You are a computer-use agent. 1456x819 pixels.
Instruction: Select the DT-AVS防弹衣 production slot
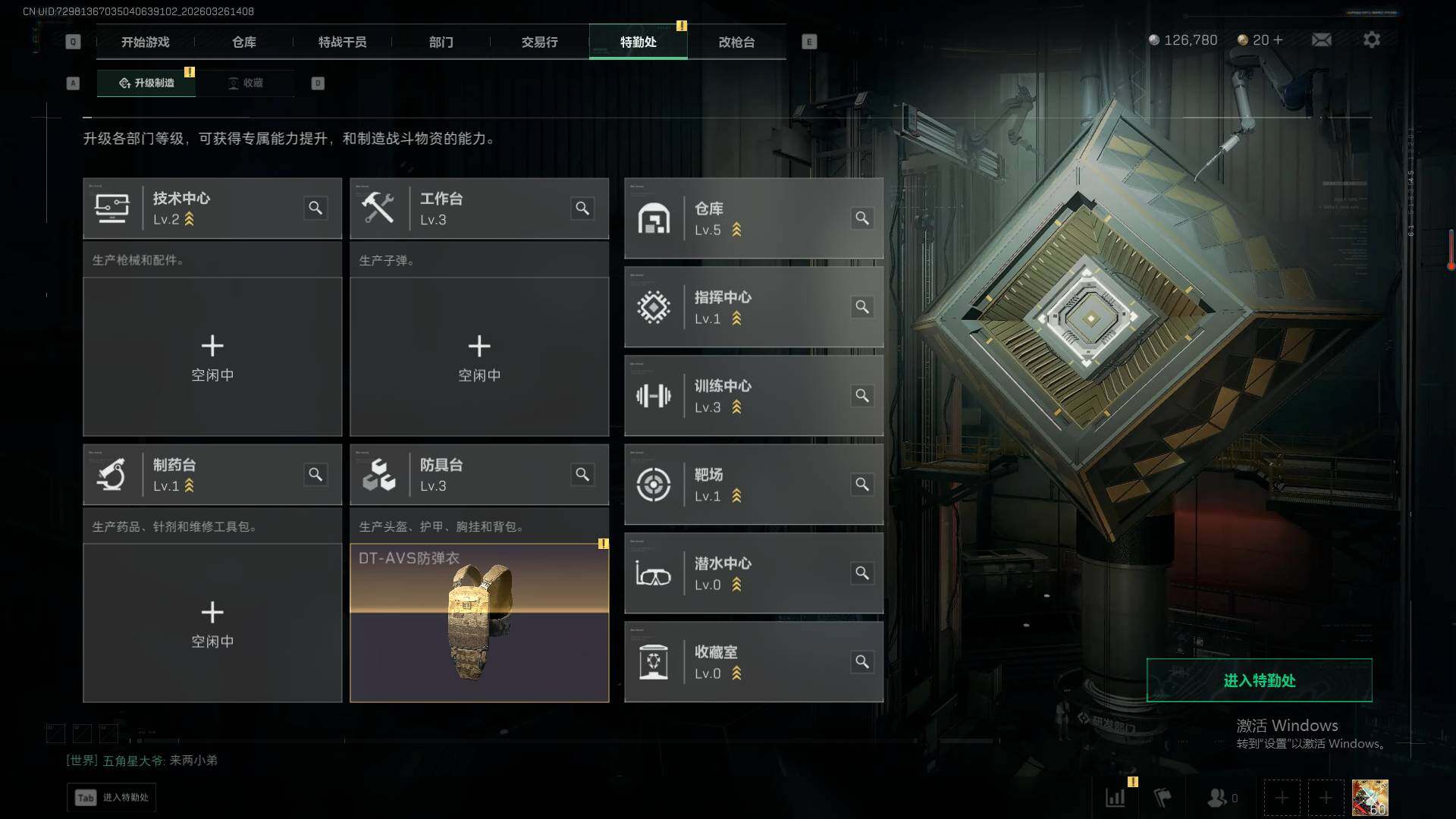point(479,623)
